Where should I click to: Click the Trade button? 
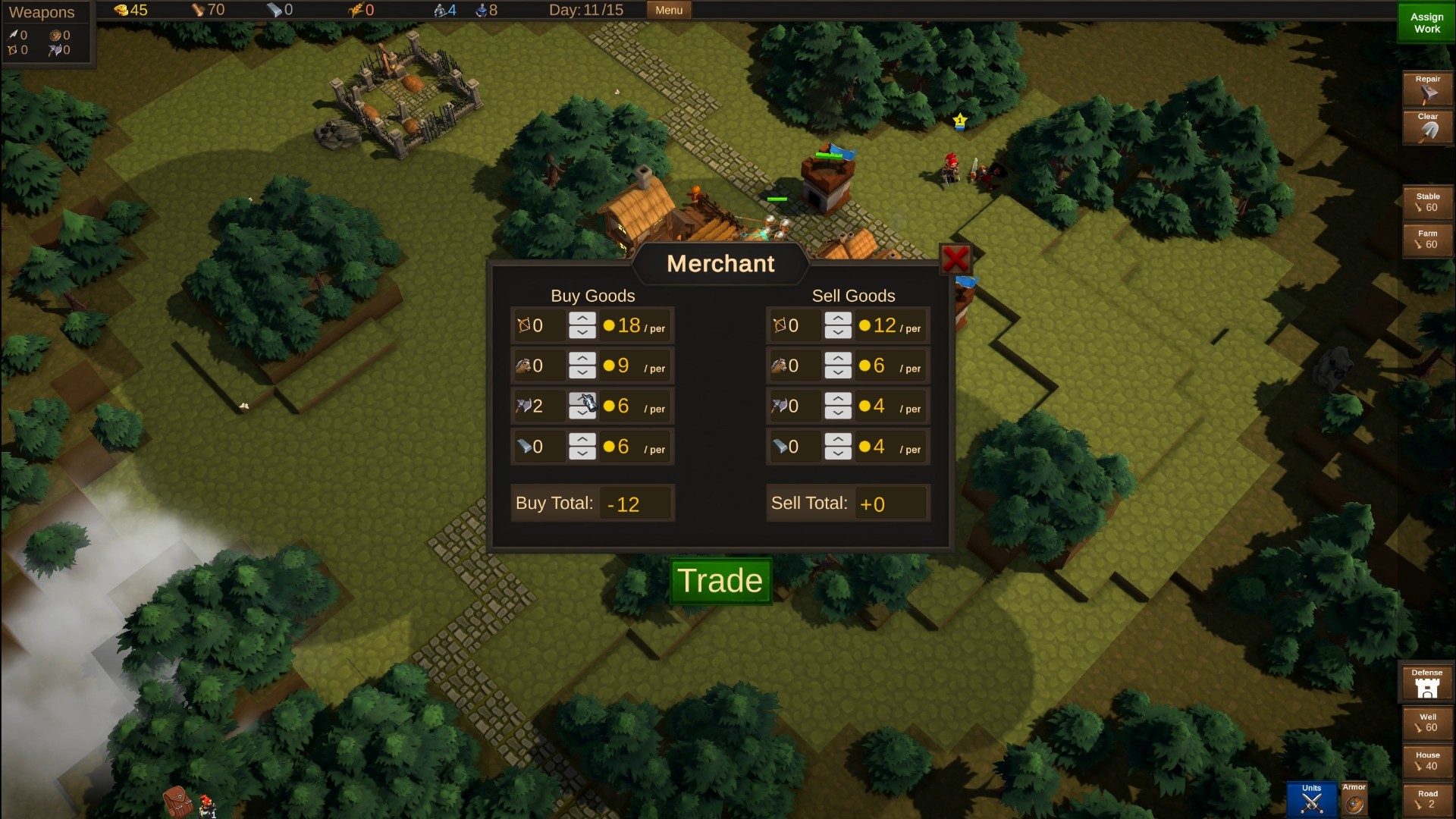click(720, 582)
